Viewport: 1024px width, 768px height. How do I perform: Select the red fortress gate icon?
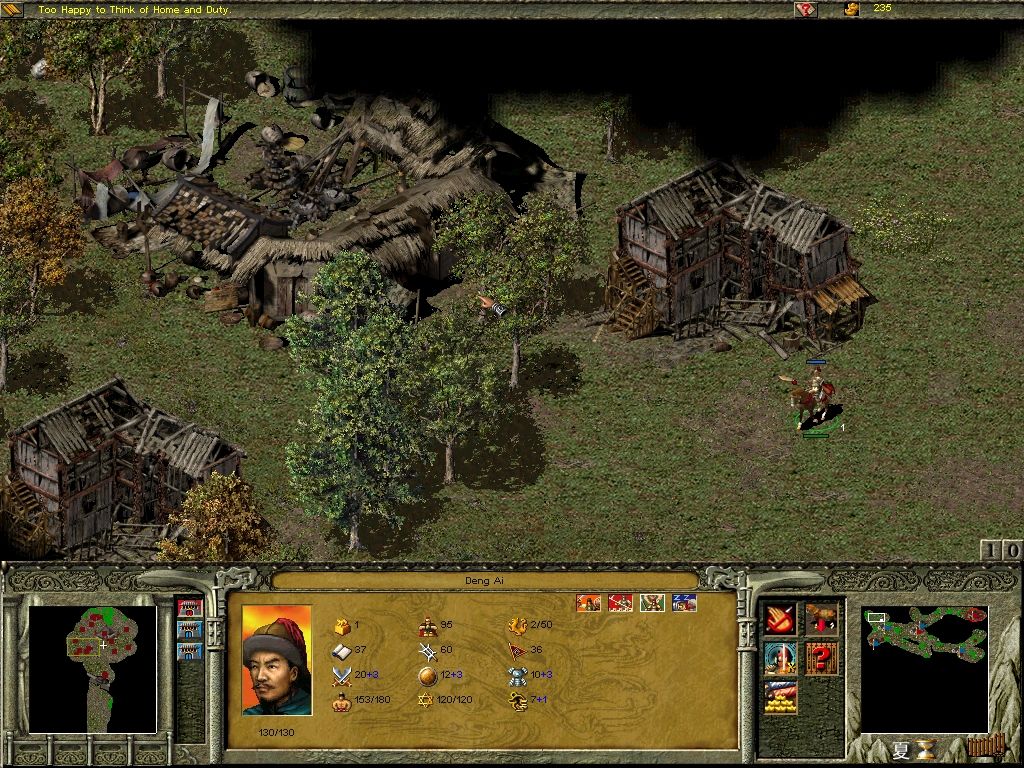tap(189, 607)
